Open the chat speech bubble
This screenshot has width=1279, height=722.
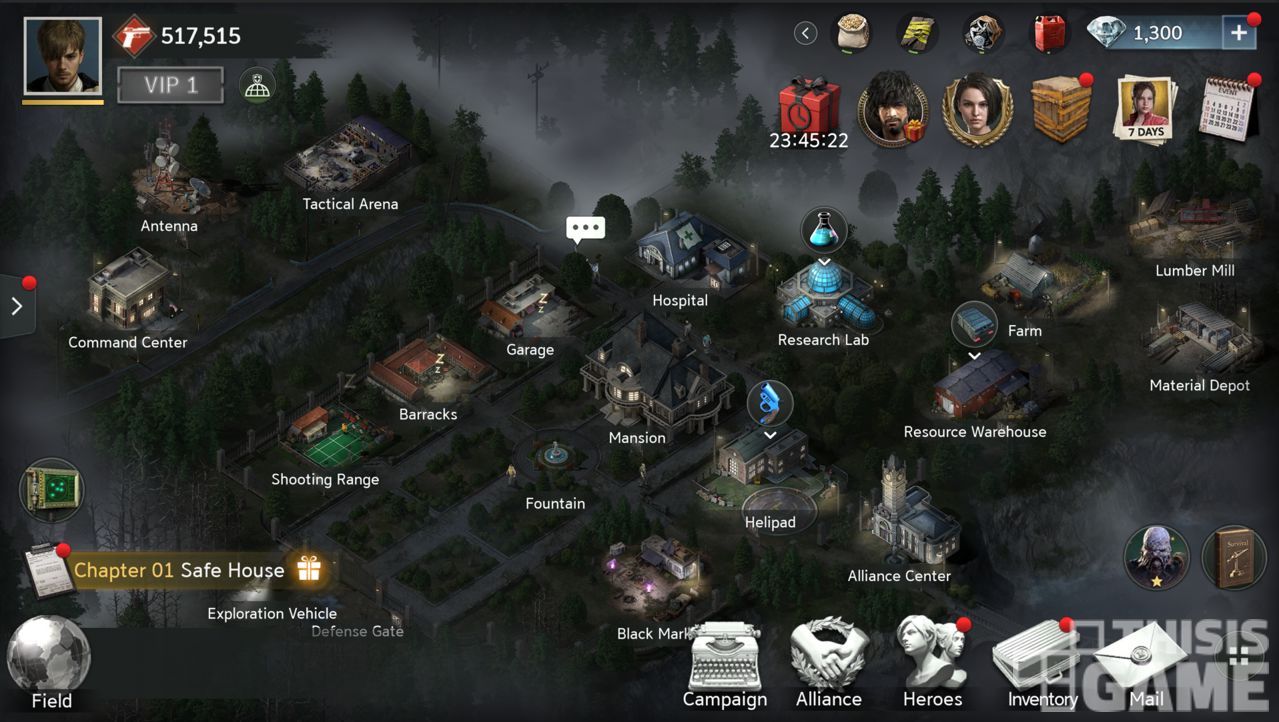point(585,229)
